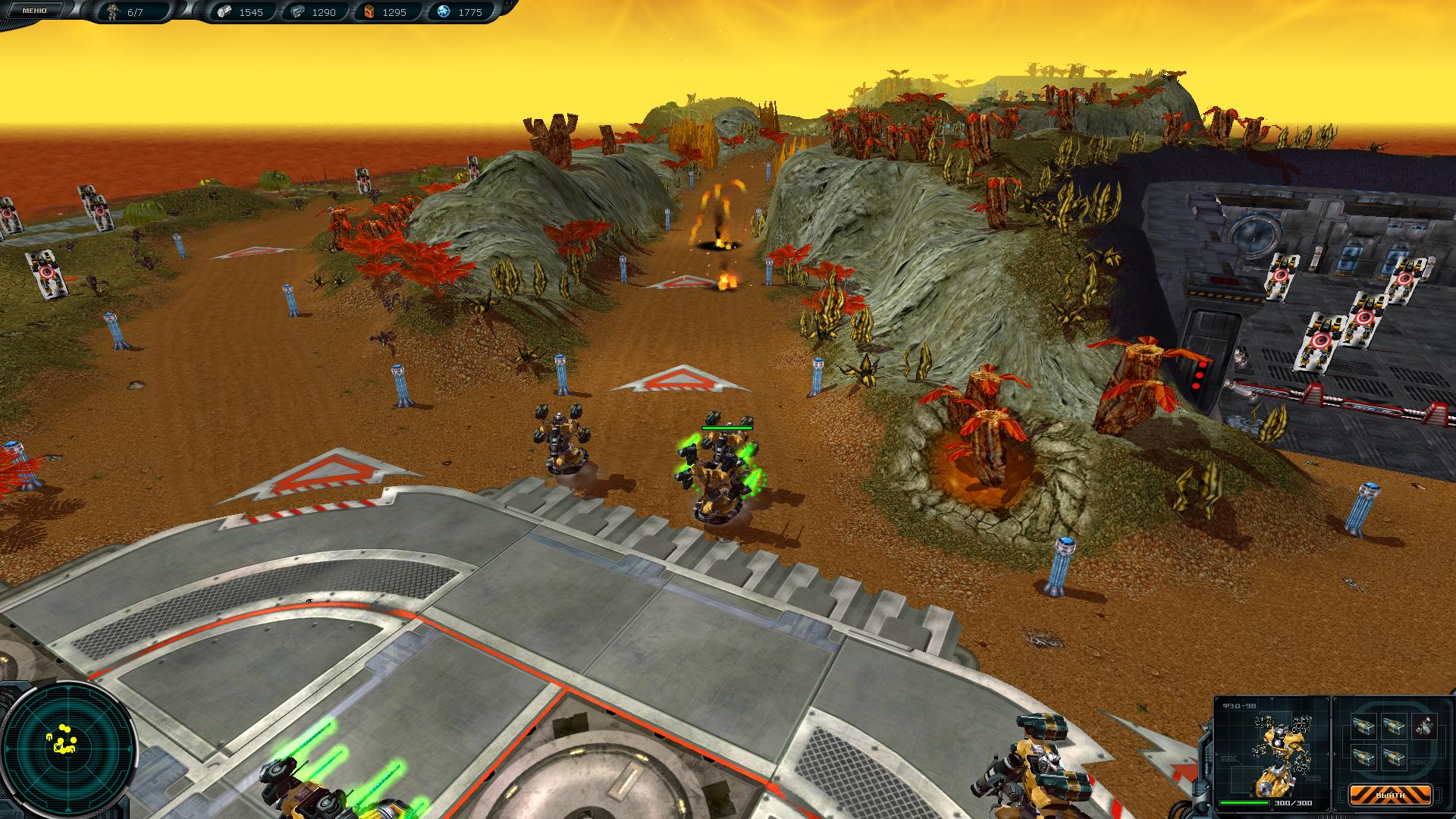
Task: Open the Меню button
Action: coord(34,11)
